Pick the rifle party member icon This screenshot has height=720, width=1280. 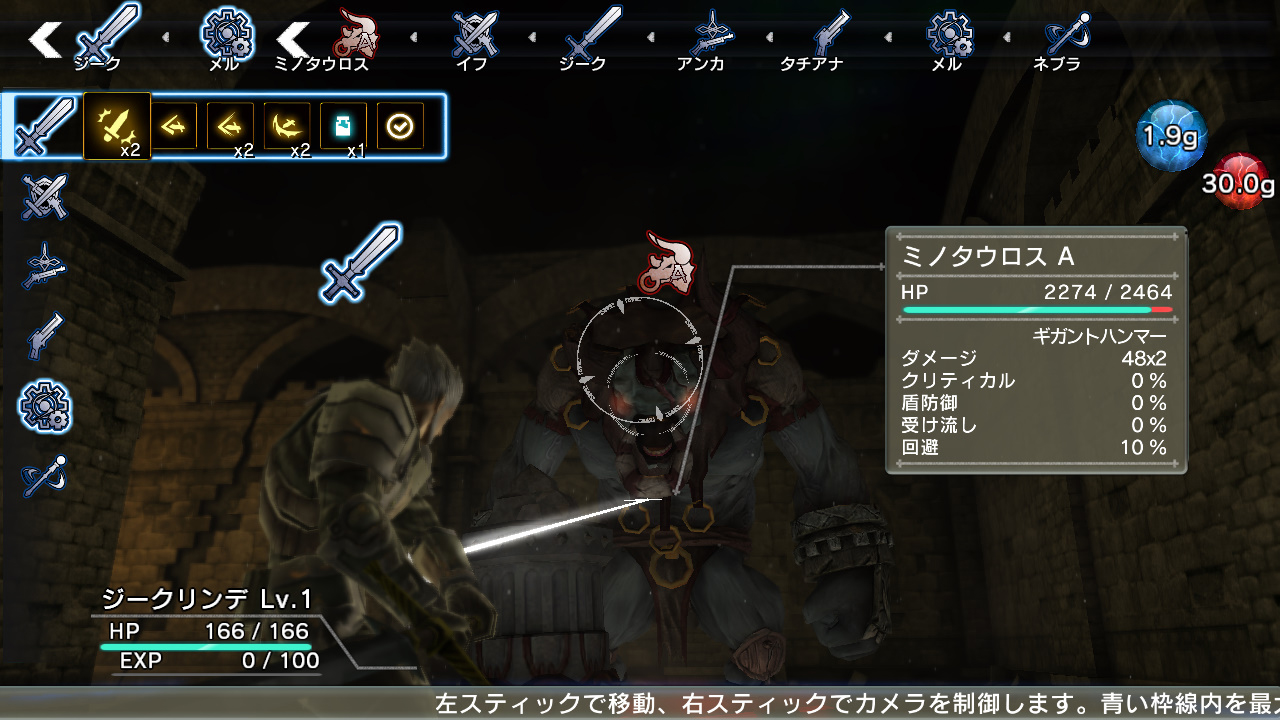point(44,266)
